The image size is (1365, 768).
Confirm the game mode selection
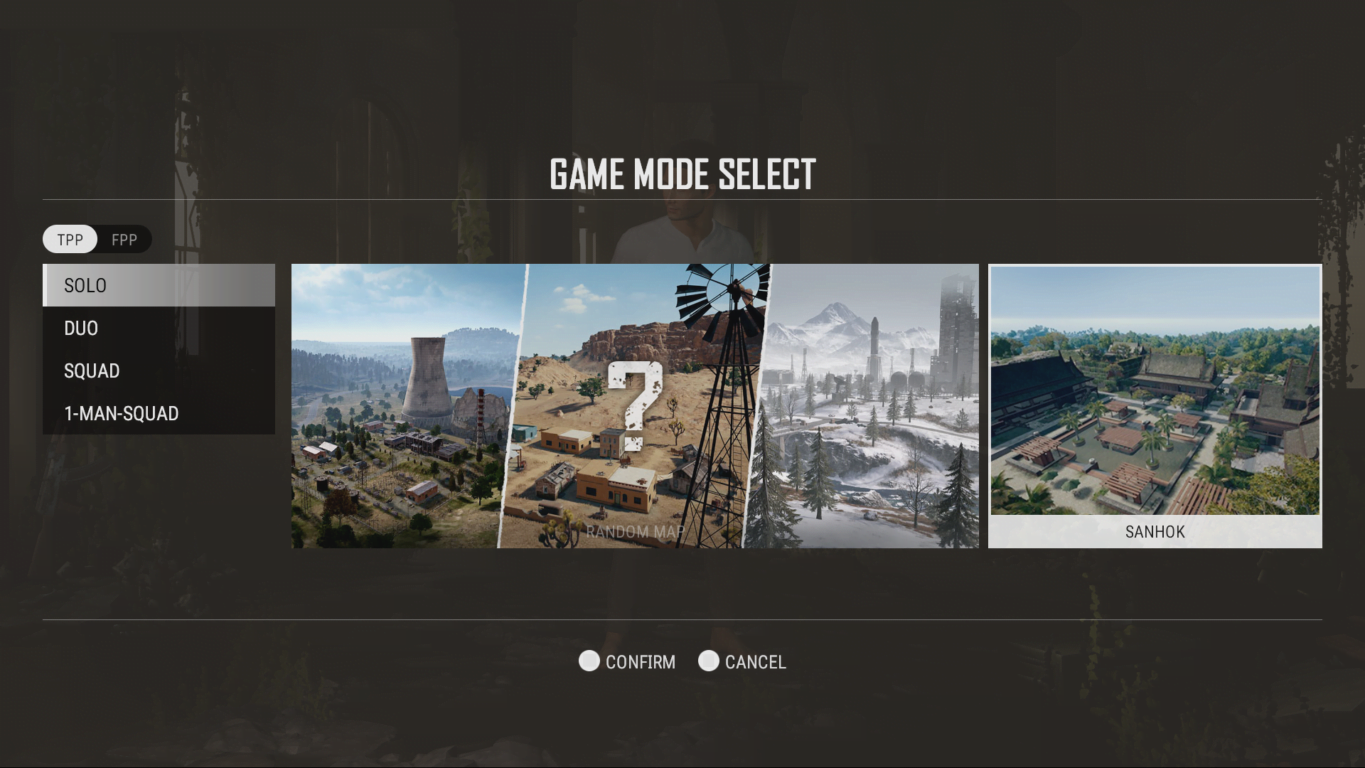628,662
